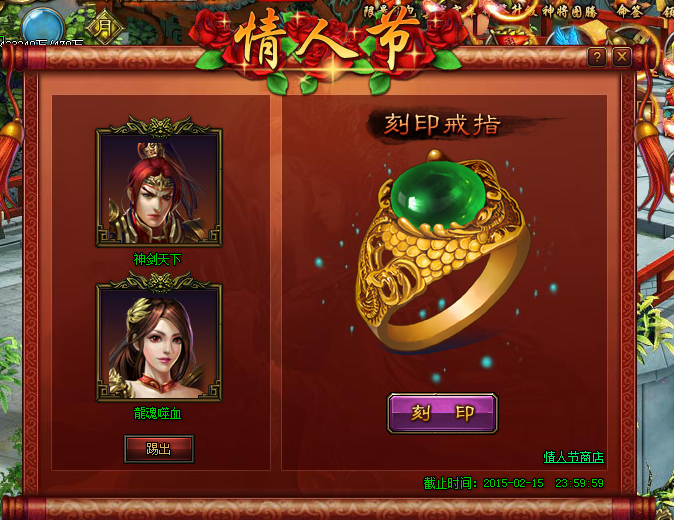This screenshot has width=674, height=520.
Task: Select the 神剑天下 character portrait
Action: [x=158, y=187]
